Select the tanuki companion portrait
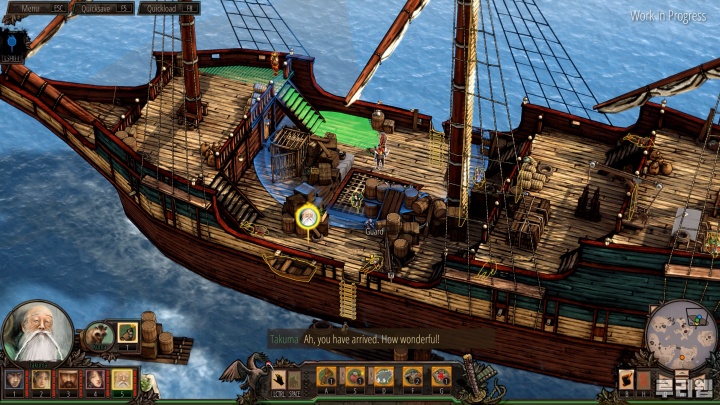The height and width of the screenshot is (405, 720). 98,335
